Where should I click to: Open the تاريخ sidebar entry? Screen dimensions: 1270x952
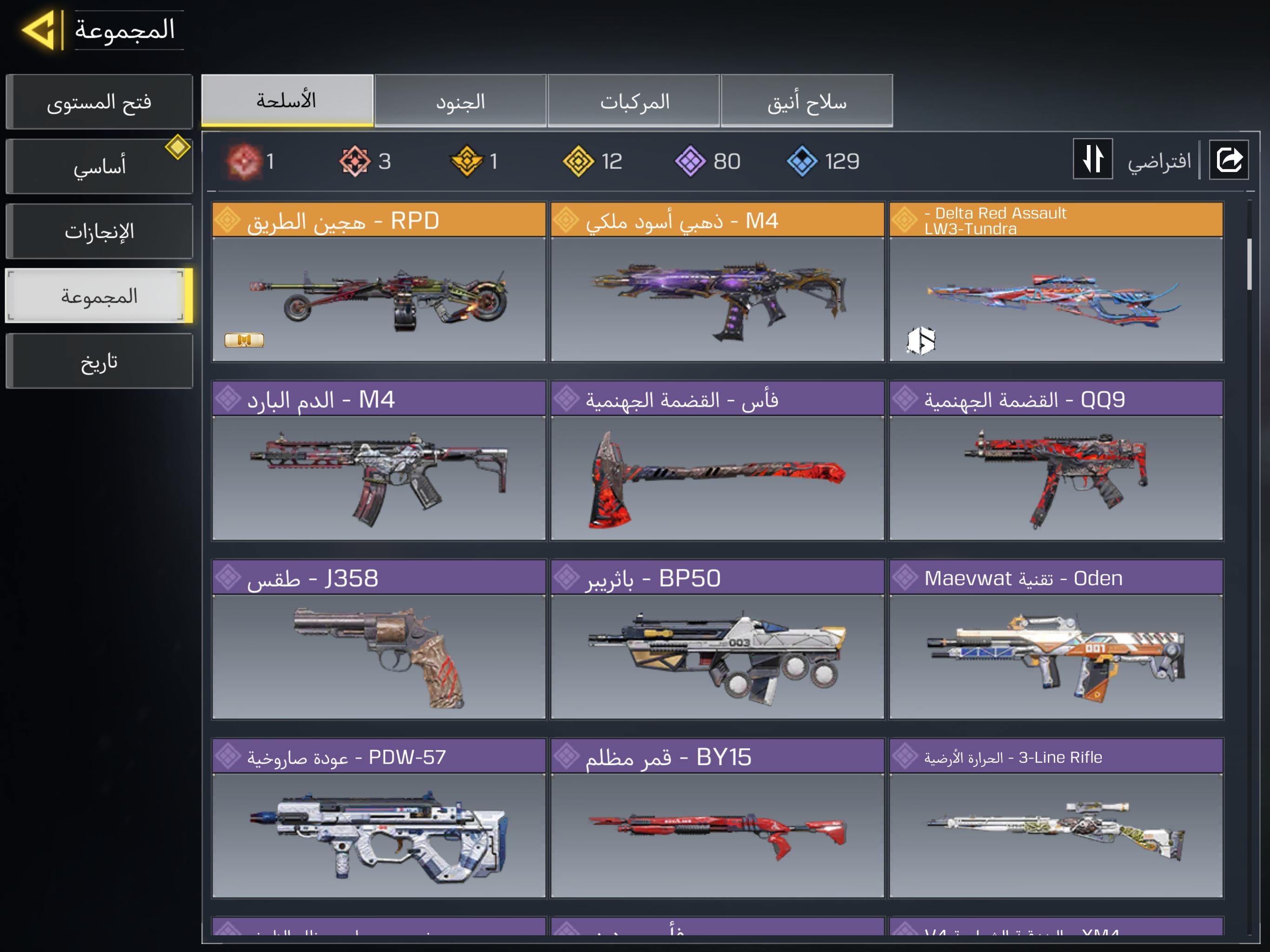(99, 362)
